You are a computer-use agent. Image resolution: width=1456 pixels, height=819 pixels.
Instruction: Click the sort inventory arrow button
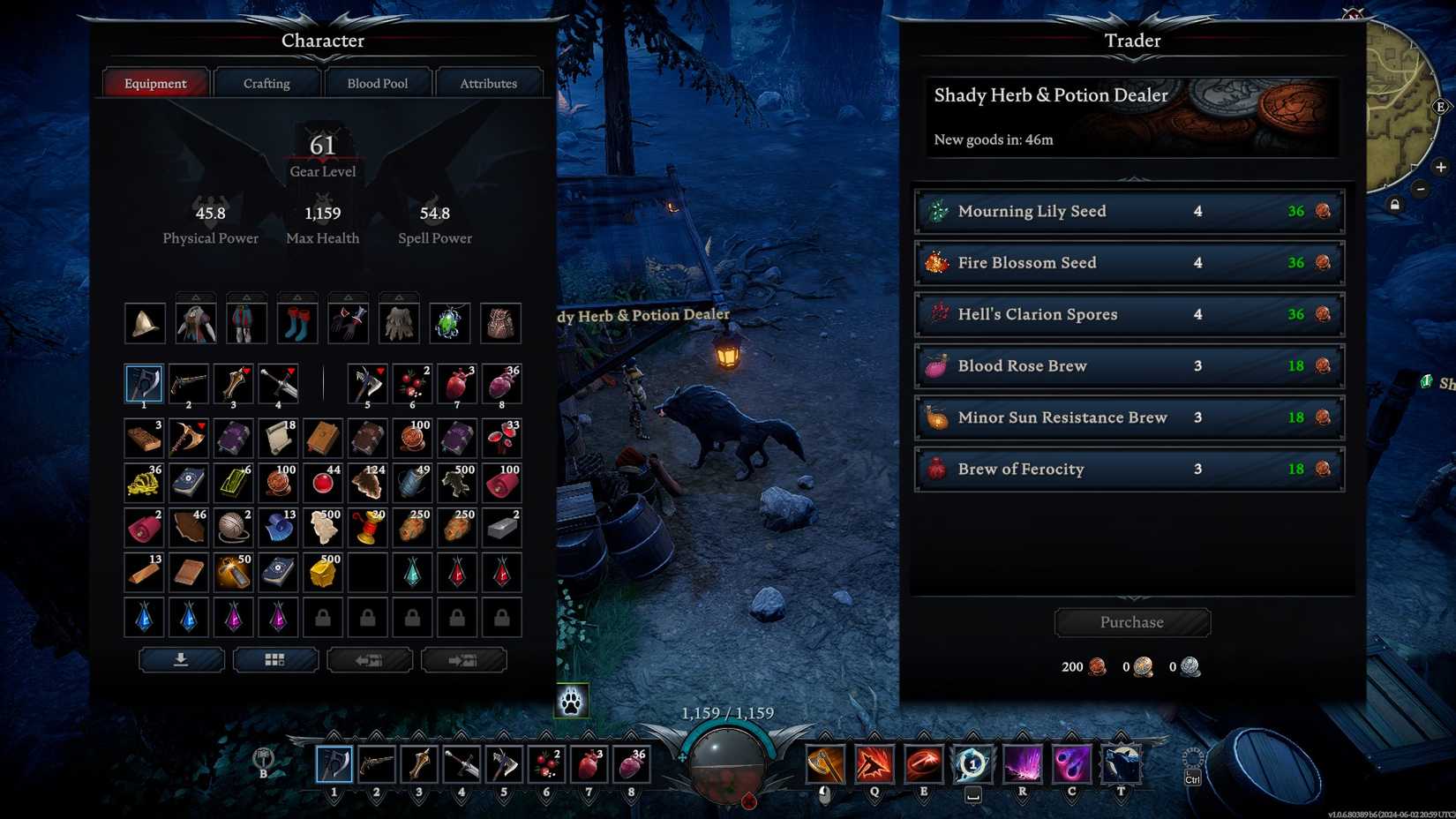(x=181, y=659)
